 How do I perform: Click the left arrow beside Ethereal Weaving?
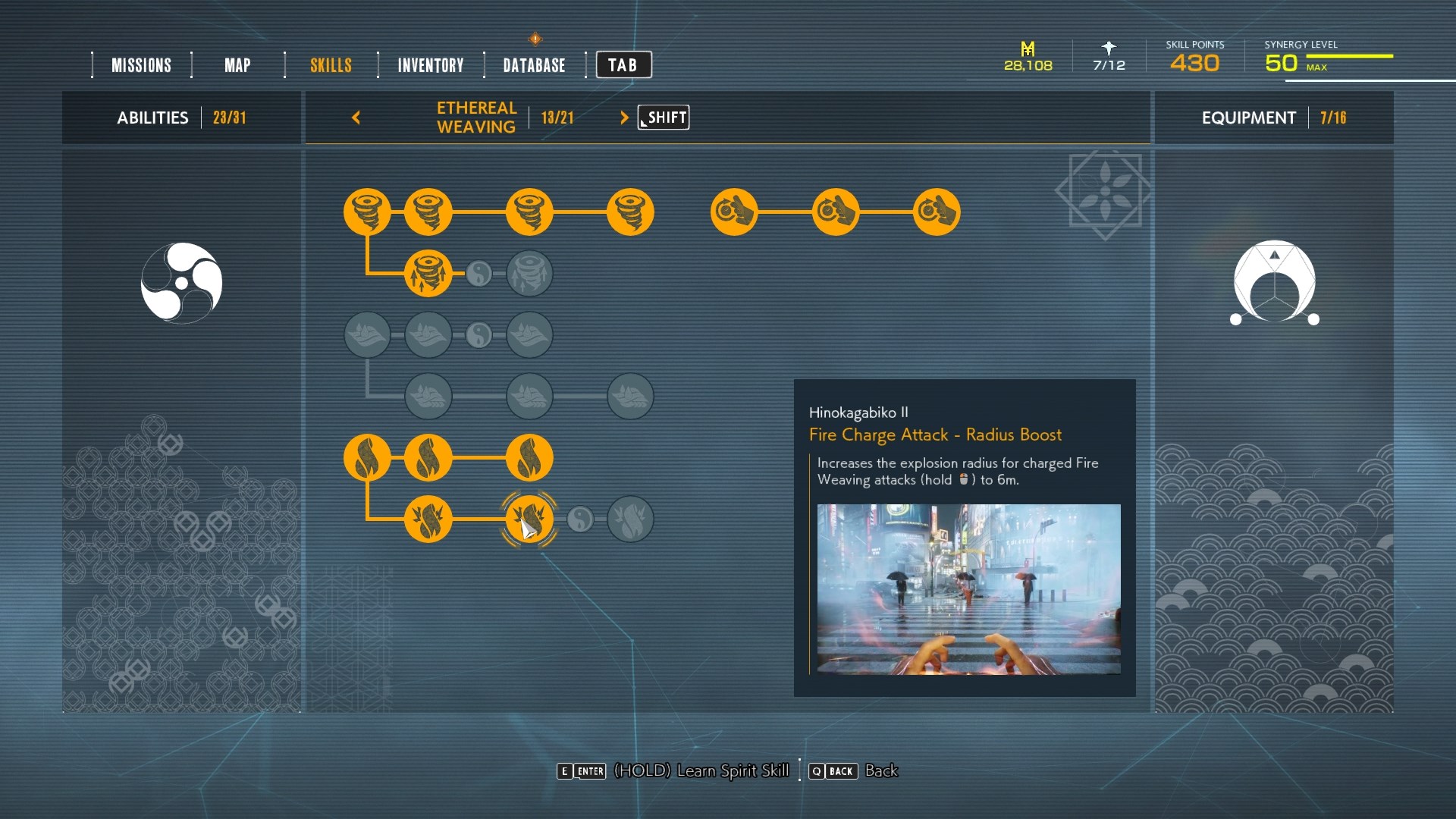[x=356, y=118]
